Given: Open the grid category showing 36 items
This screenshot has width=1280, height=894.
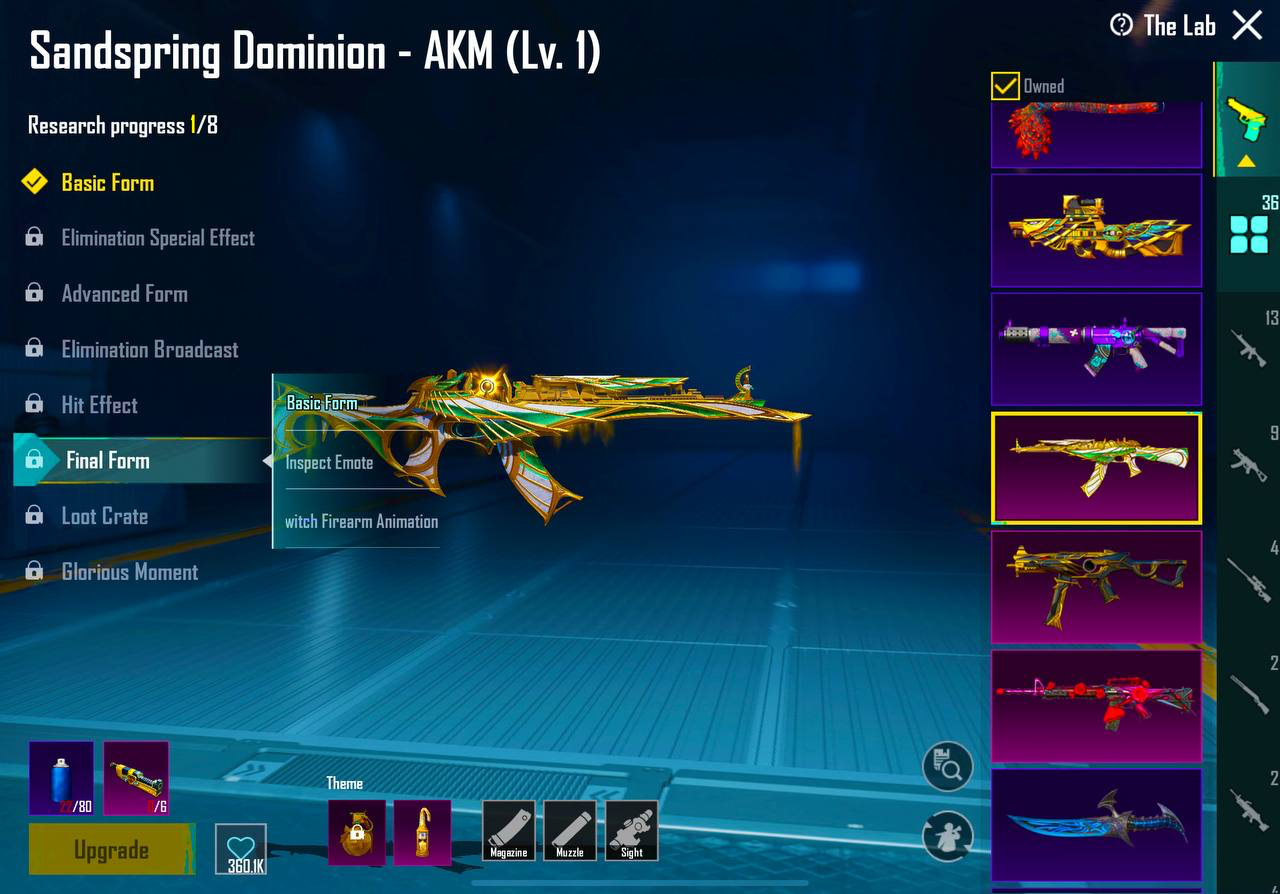Looking at the screenshot, I should click(1247, 230).
